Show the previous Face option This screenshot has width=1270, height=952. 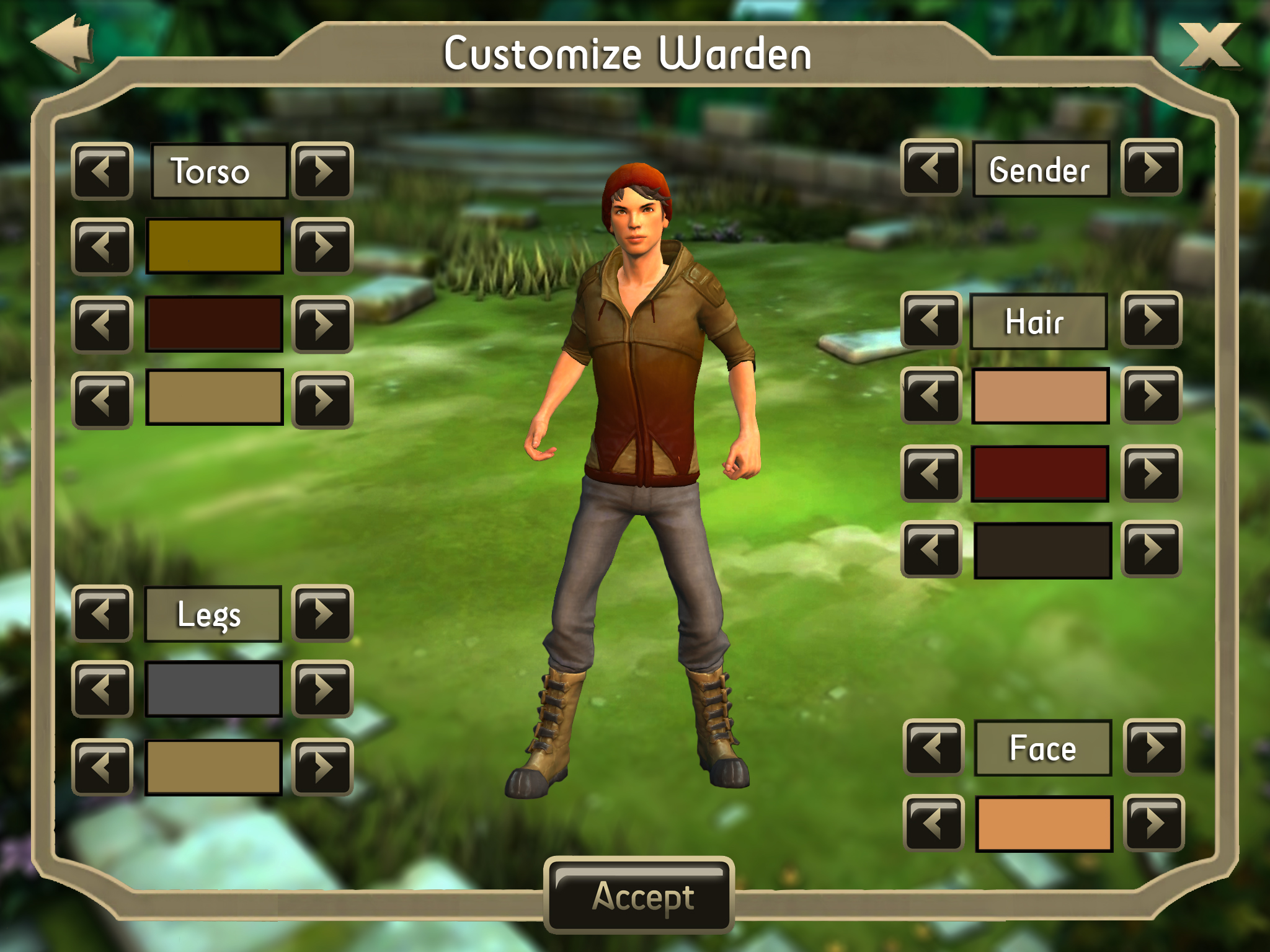(x=933, y=747)
